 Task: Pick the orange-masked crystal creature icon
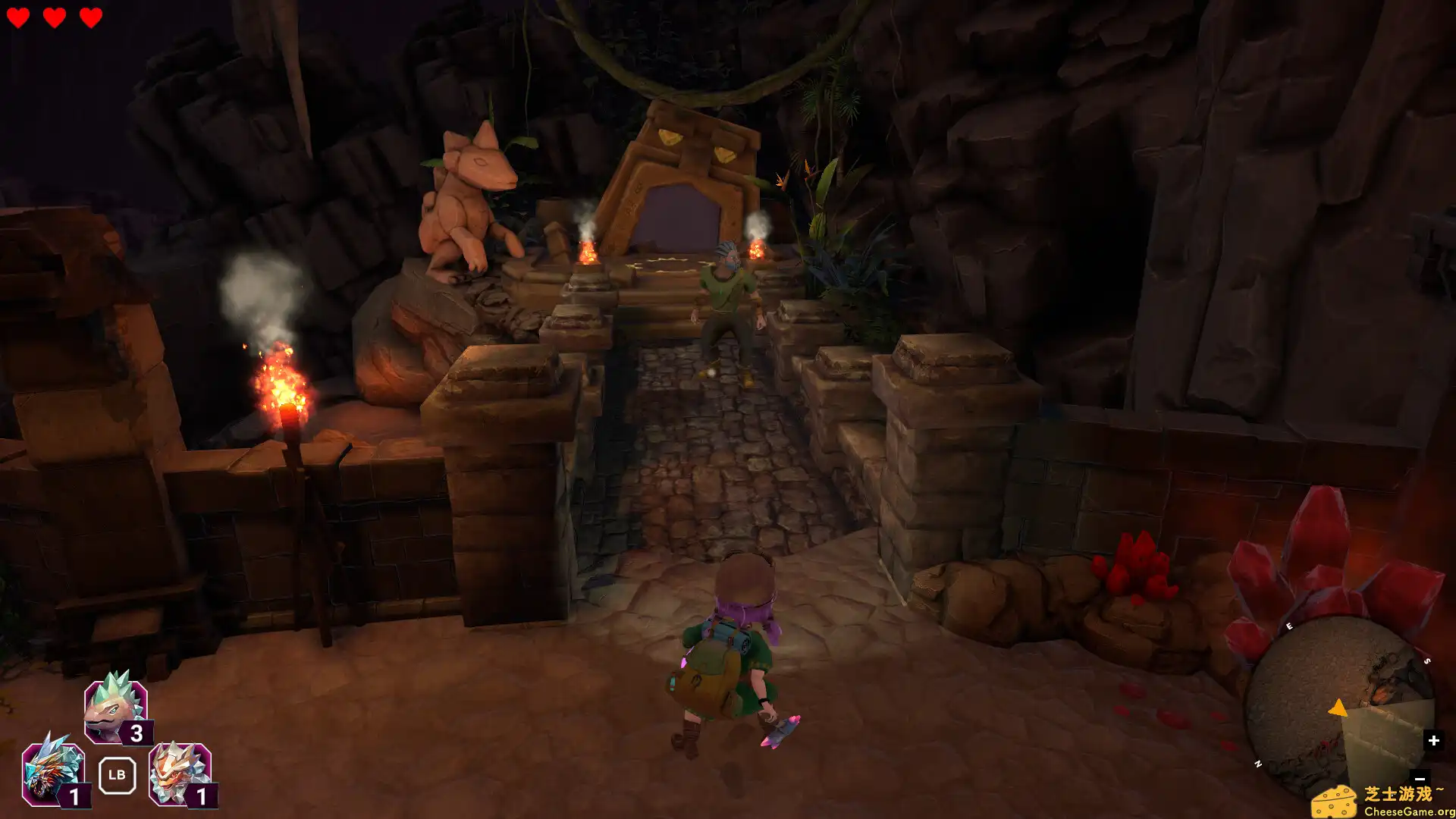[x=179, y=773]
